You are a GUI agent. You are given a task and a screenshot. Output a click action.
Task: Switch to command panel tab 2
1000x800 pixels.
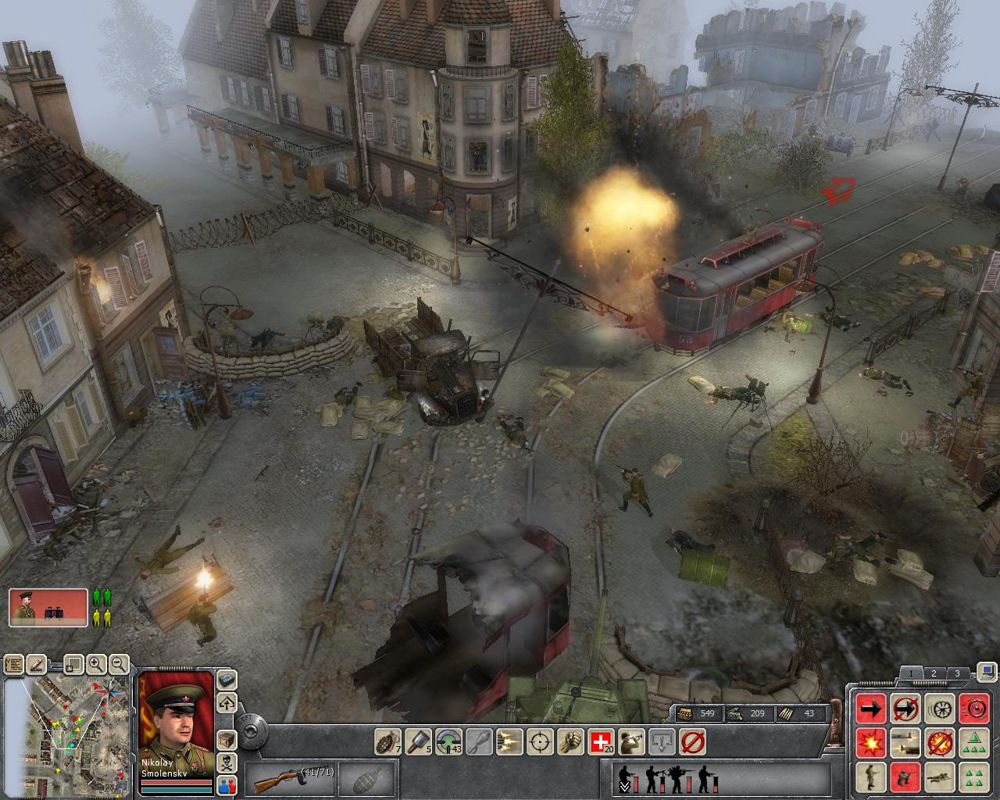[934, 673]
